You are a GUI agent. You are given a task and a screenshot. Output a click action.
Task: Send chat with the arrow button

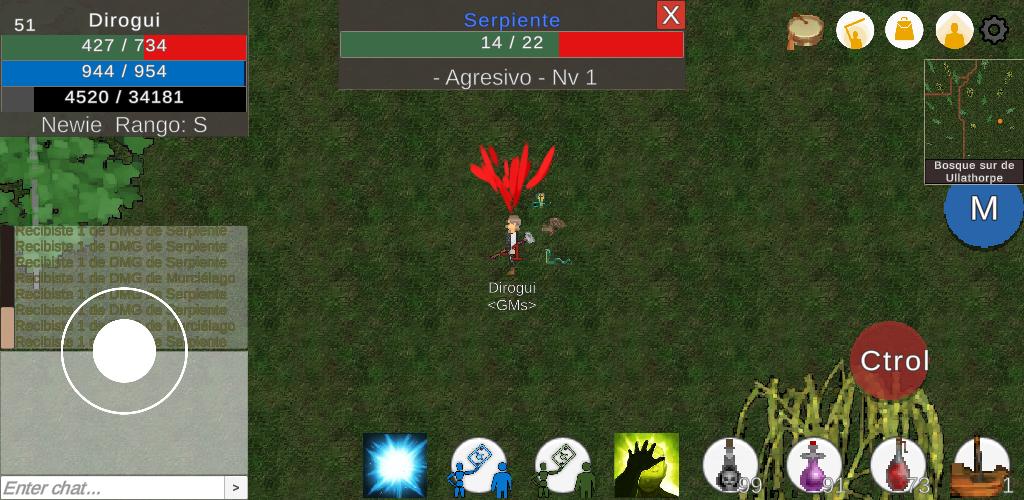tap(236, 488)
